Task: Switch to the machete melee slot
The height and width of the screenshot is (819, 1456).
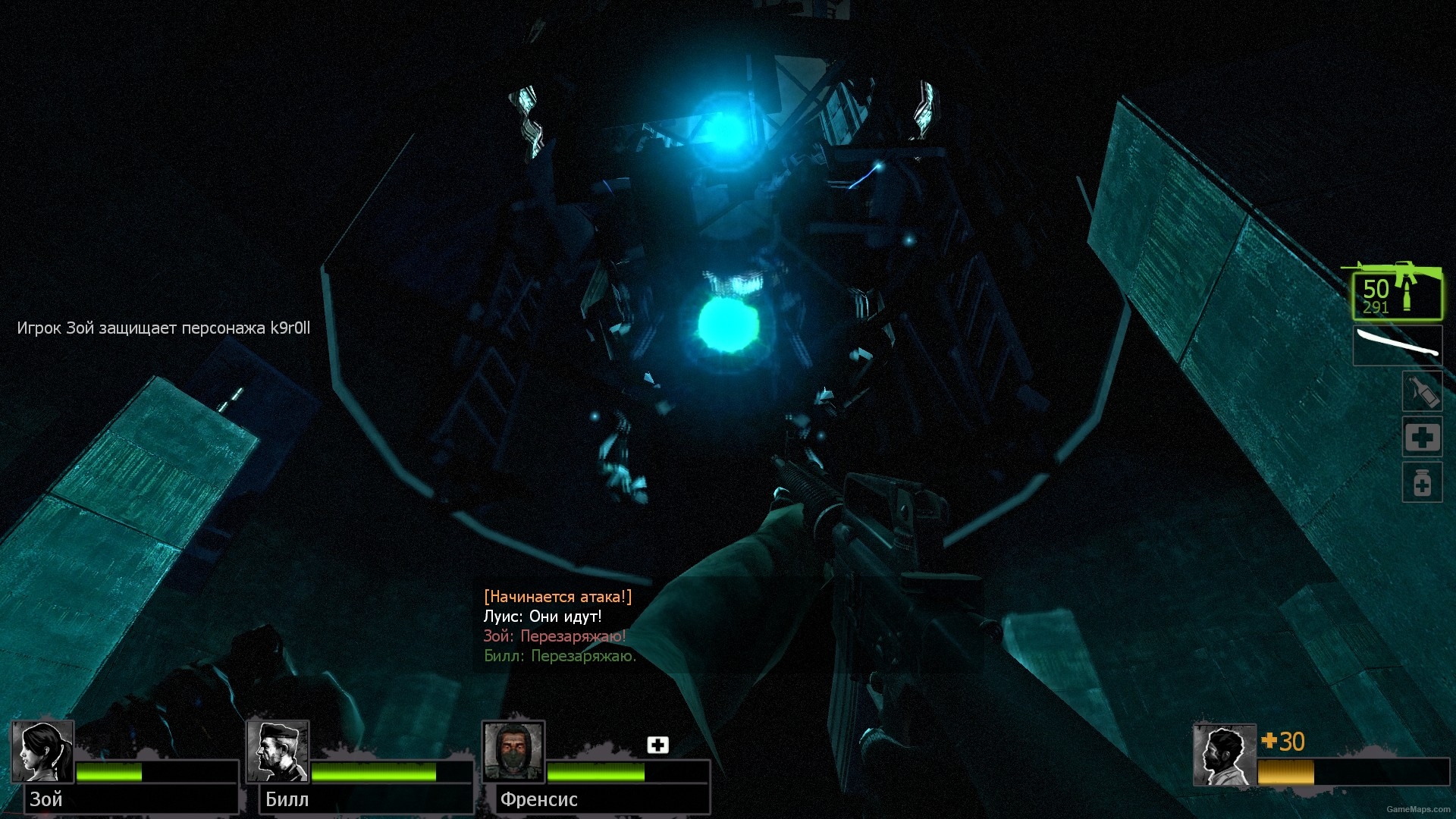Action: (1397, 346)
